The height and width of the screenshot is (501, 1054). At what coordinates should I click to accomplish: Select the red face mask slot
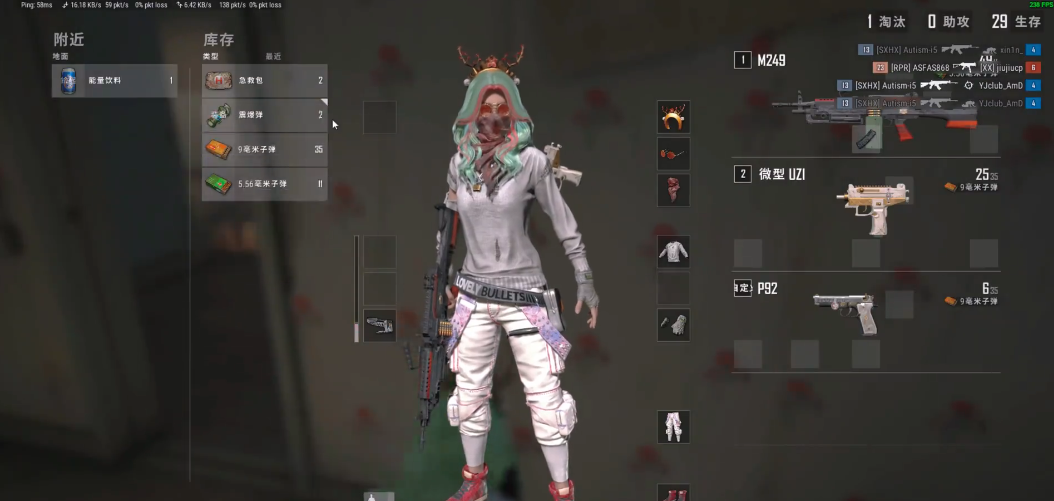673,190
